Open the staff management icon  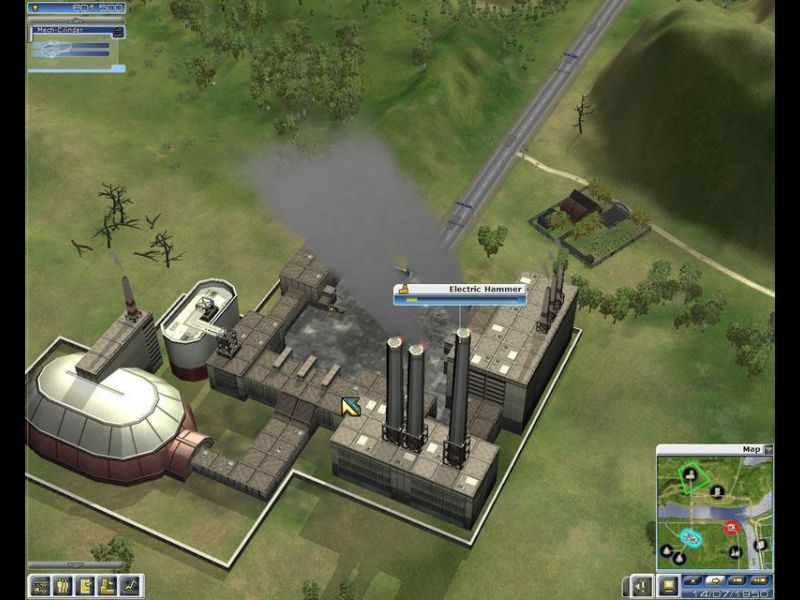63,586
